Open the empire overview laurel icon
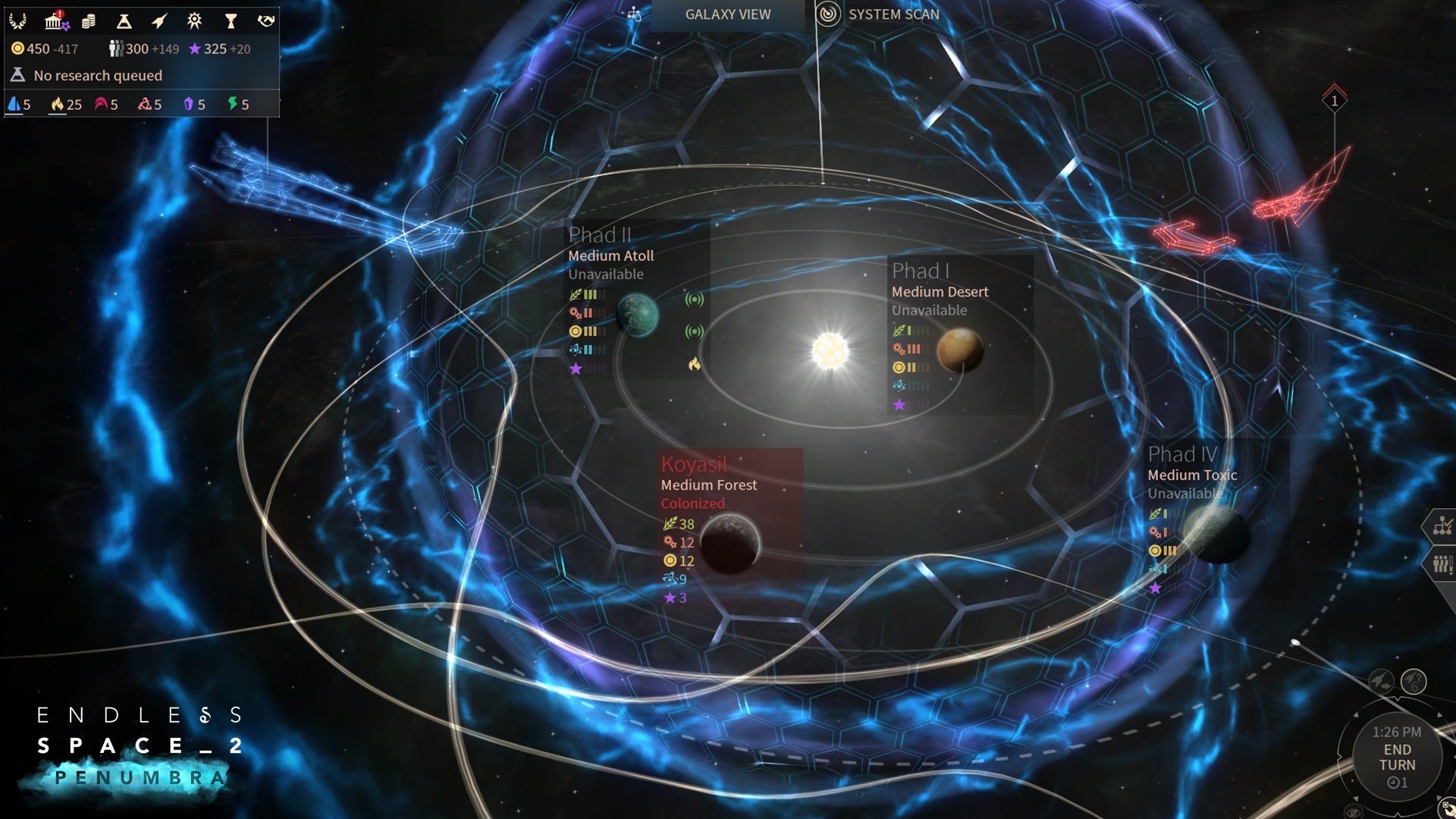Image resolution: width=1456 pixels, height=819 pixels. click(17, 21)
